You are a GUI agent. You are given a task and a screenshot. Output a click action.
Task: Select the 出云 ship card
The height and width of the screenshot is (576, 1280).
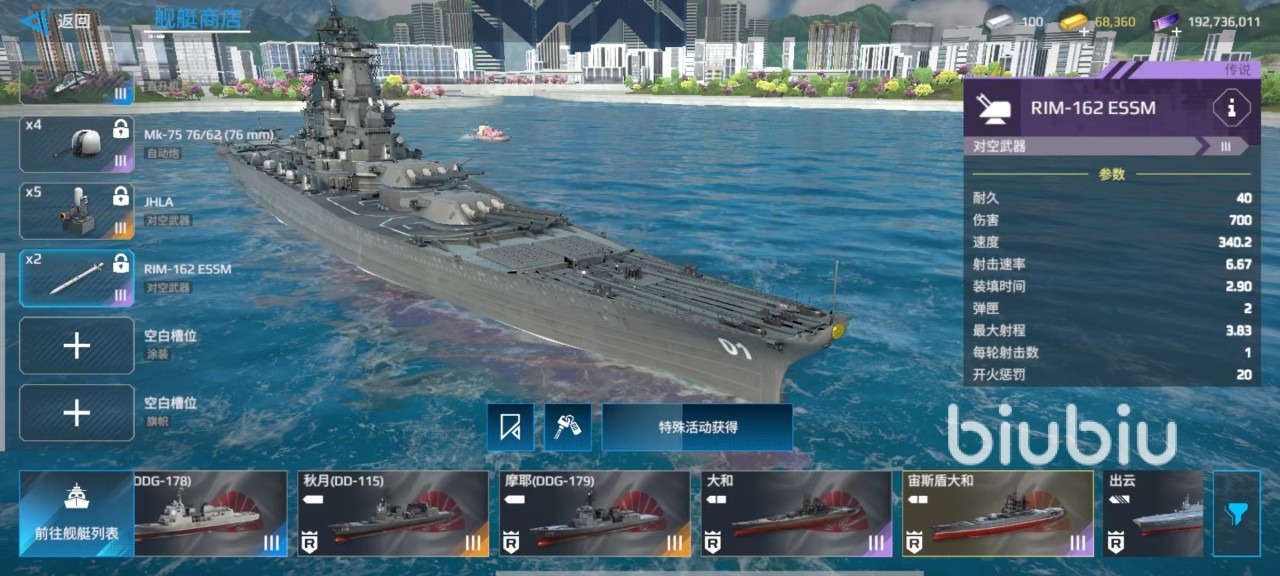[1153, 514]
